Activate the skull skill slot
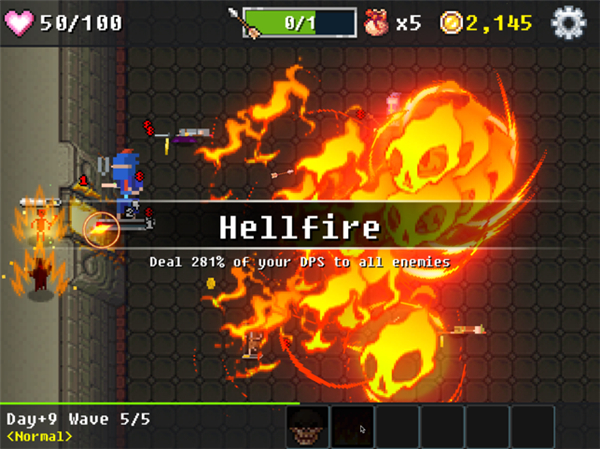Image resolution: width=600 pixels, height=449 pixels. (x=307, y=427)
